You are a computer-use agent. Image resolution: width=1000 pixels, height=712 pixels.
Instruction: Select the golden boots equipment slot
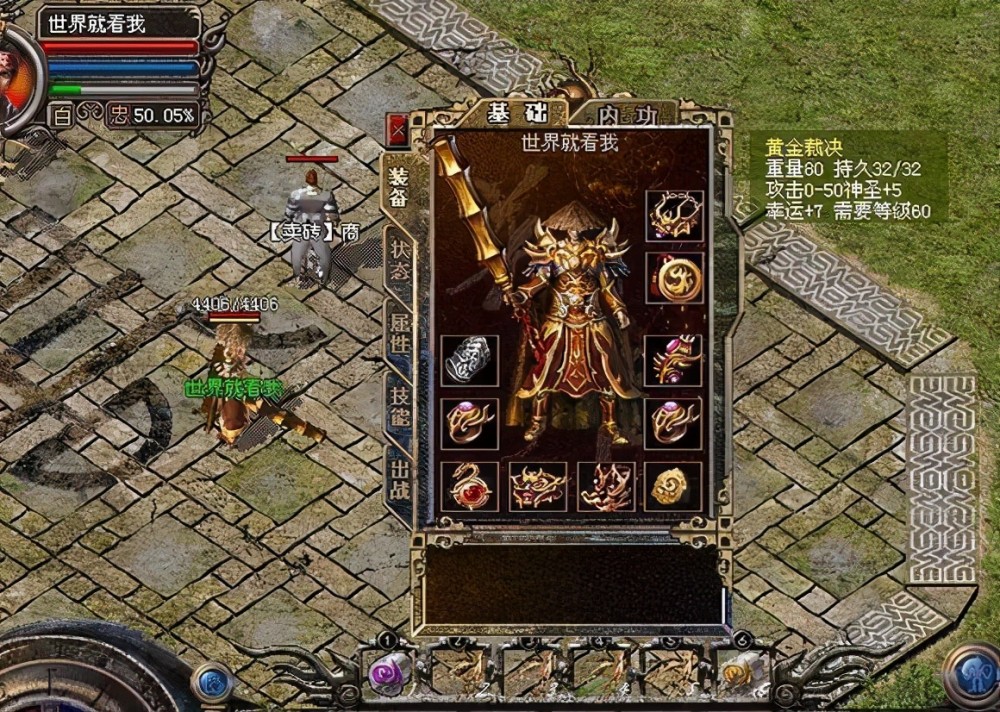pos(606,486)
